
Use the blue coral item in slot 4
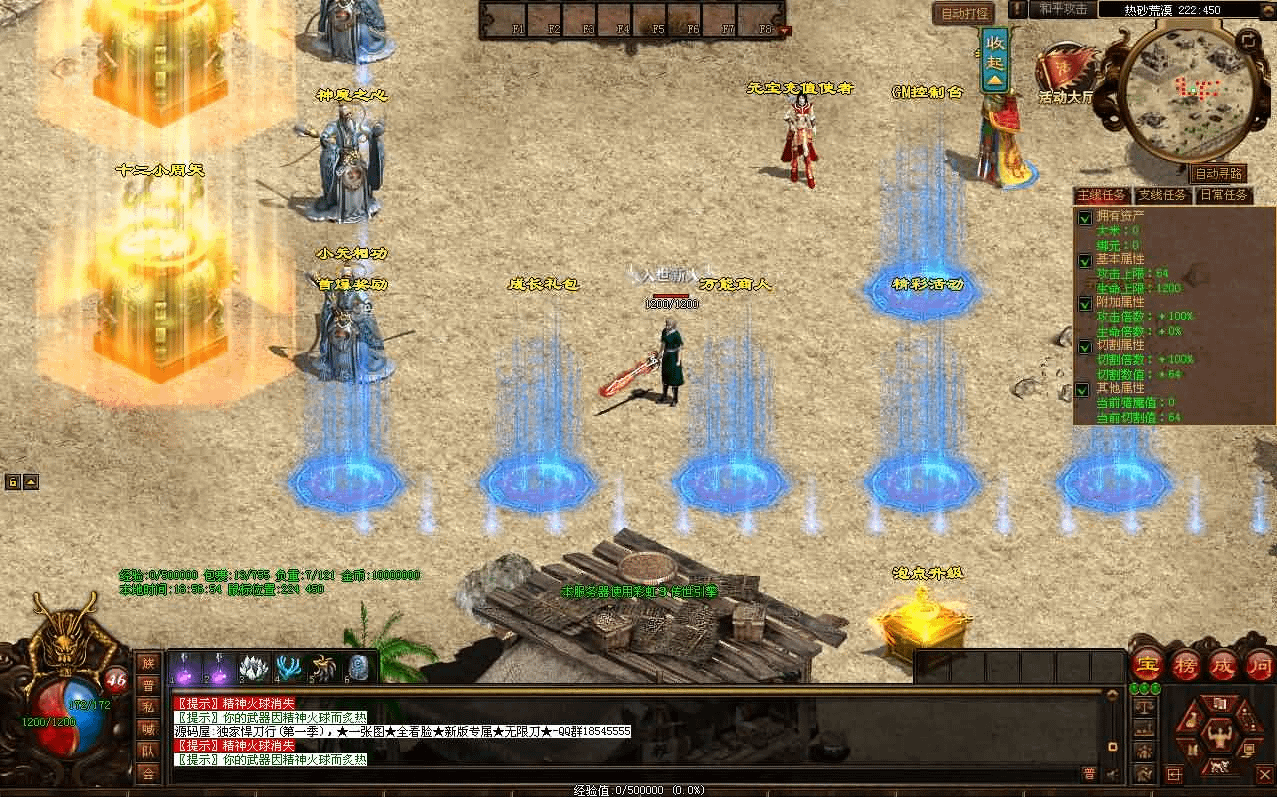pos(290,669)
